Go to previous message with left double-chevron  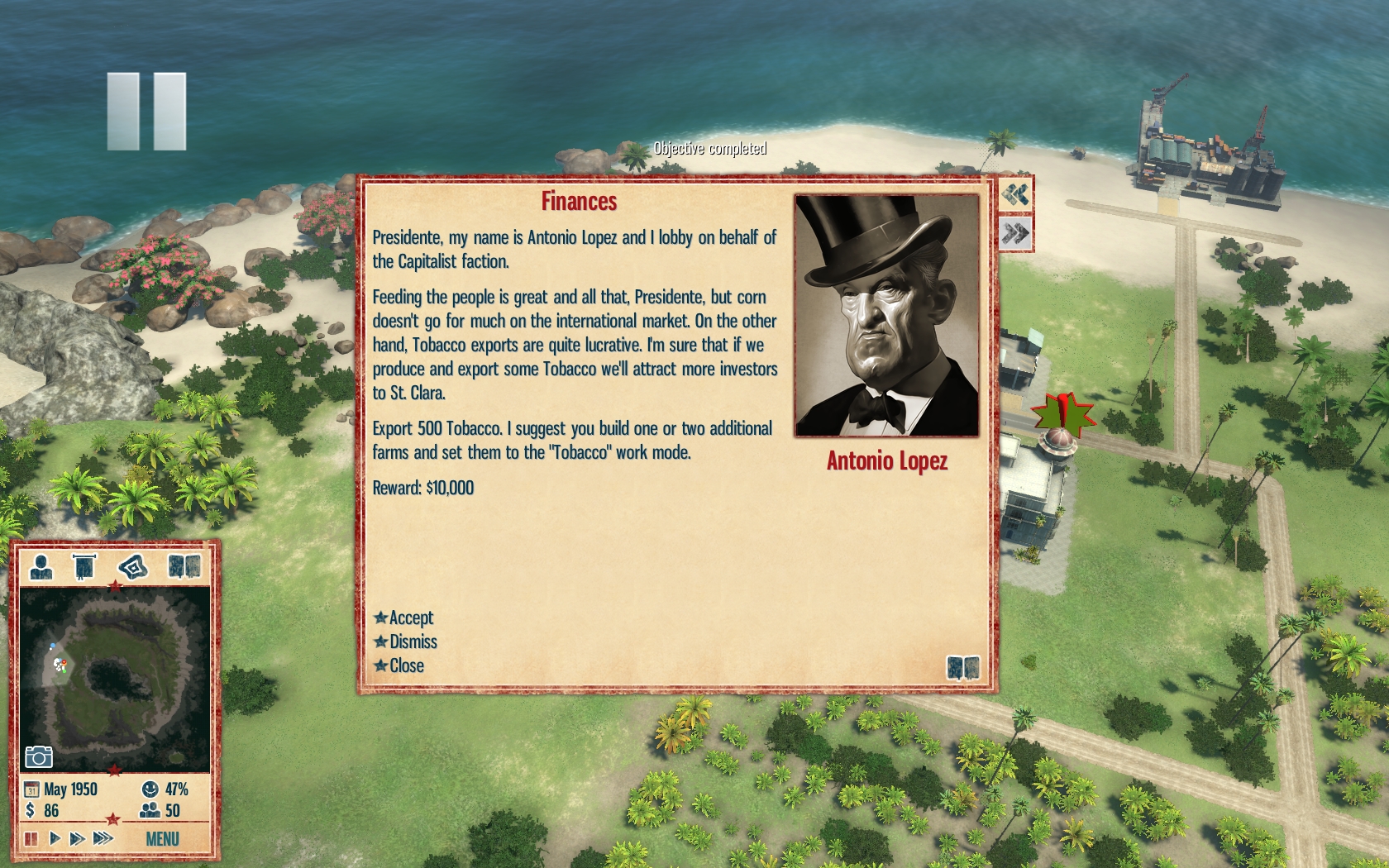(x=1016, y=195)
